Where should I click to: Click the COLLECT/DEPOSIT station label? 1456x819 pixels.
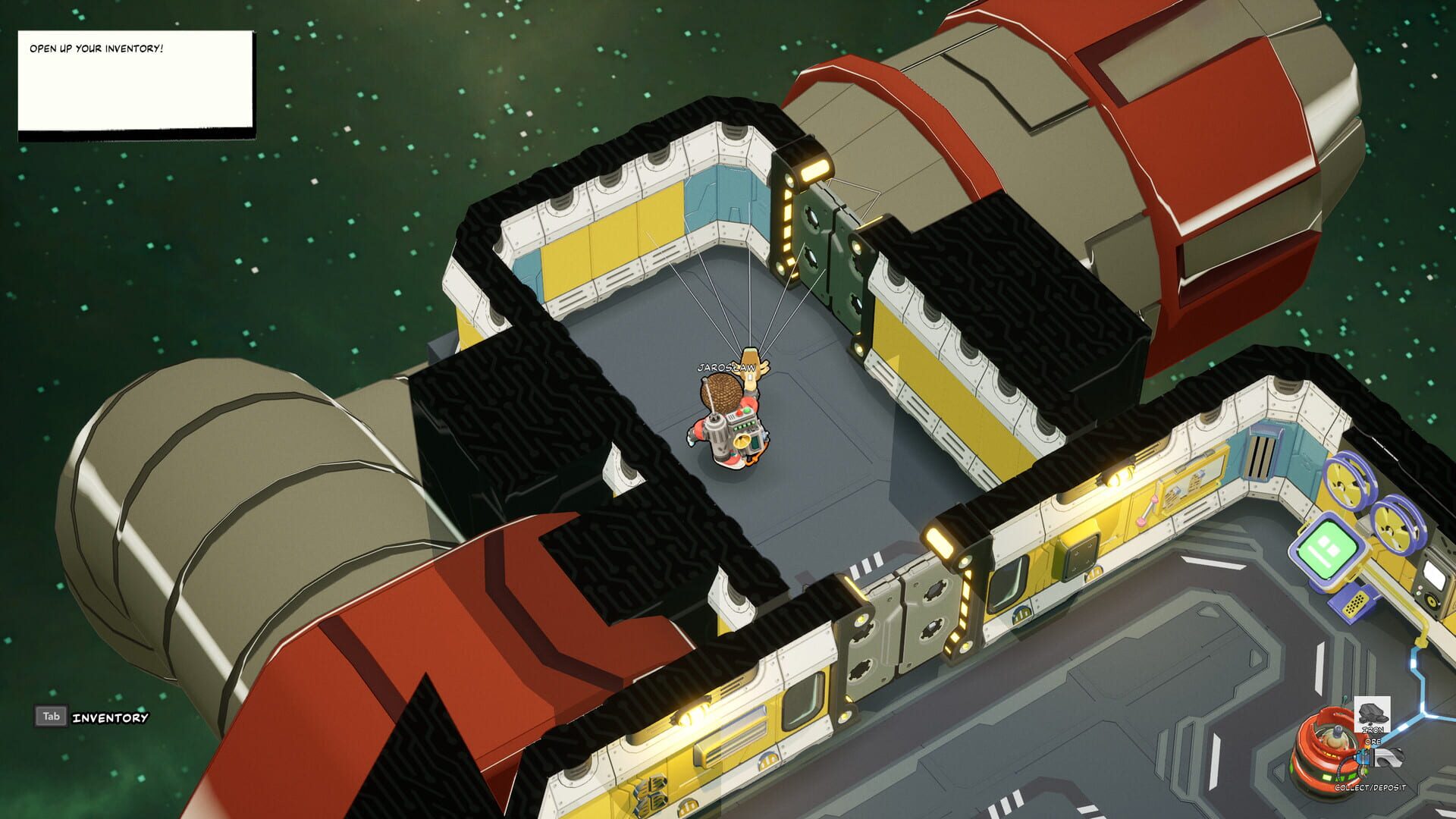(x=1370, y=787)
